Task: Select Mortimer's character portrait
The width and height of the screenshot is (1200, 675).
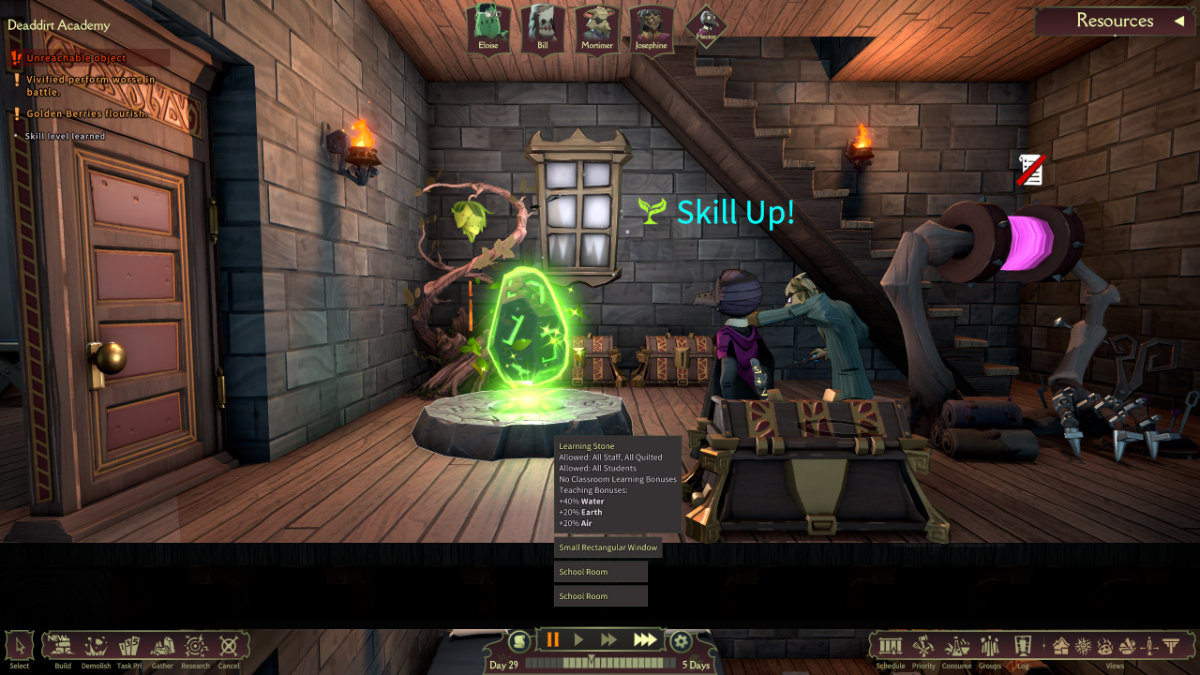Action: [x=597, y=28]
